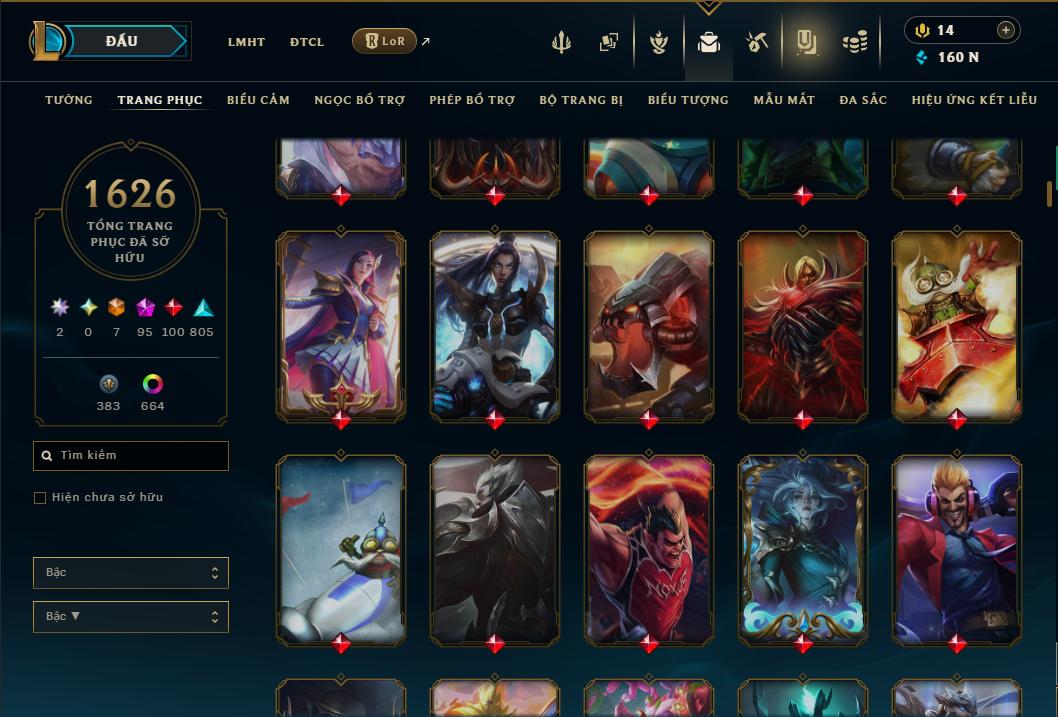
Task: Select the Corki snowy sled skin card
Action: (341, 548)
